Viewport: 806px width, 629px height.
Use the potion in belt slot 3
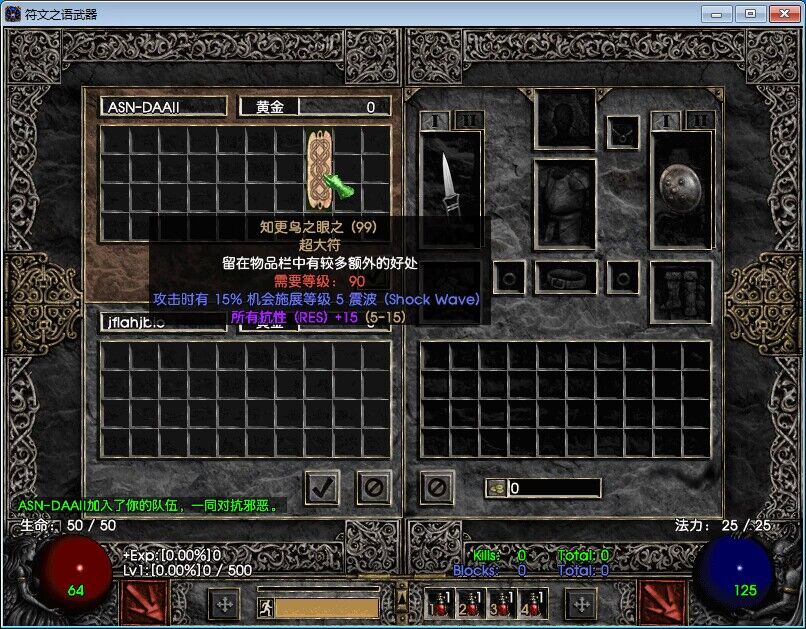[500, 603]
